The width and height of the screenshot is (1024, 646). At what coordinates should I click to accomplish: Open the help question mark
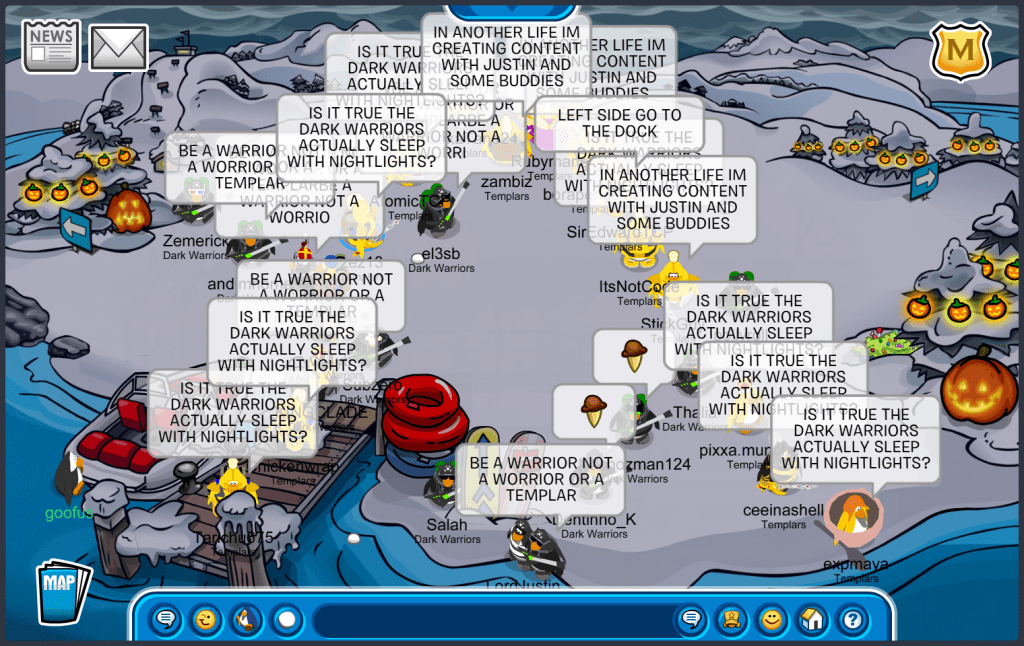point(851,620)
